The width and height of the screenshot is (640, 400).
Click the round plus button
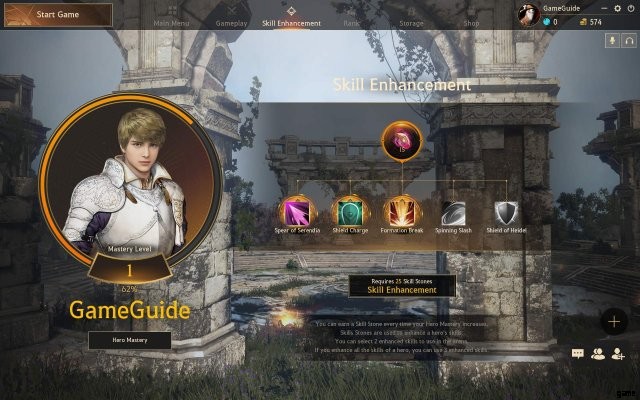tap(614, 321)
